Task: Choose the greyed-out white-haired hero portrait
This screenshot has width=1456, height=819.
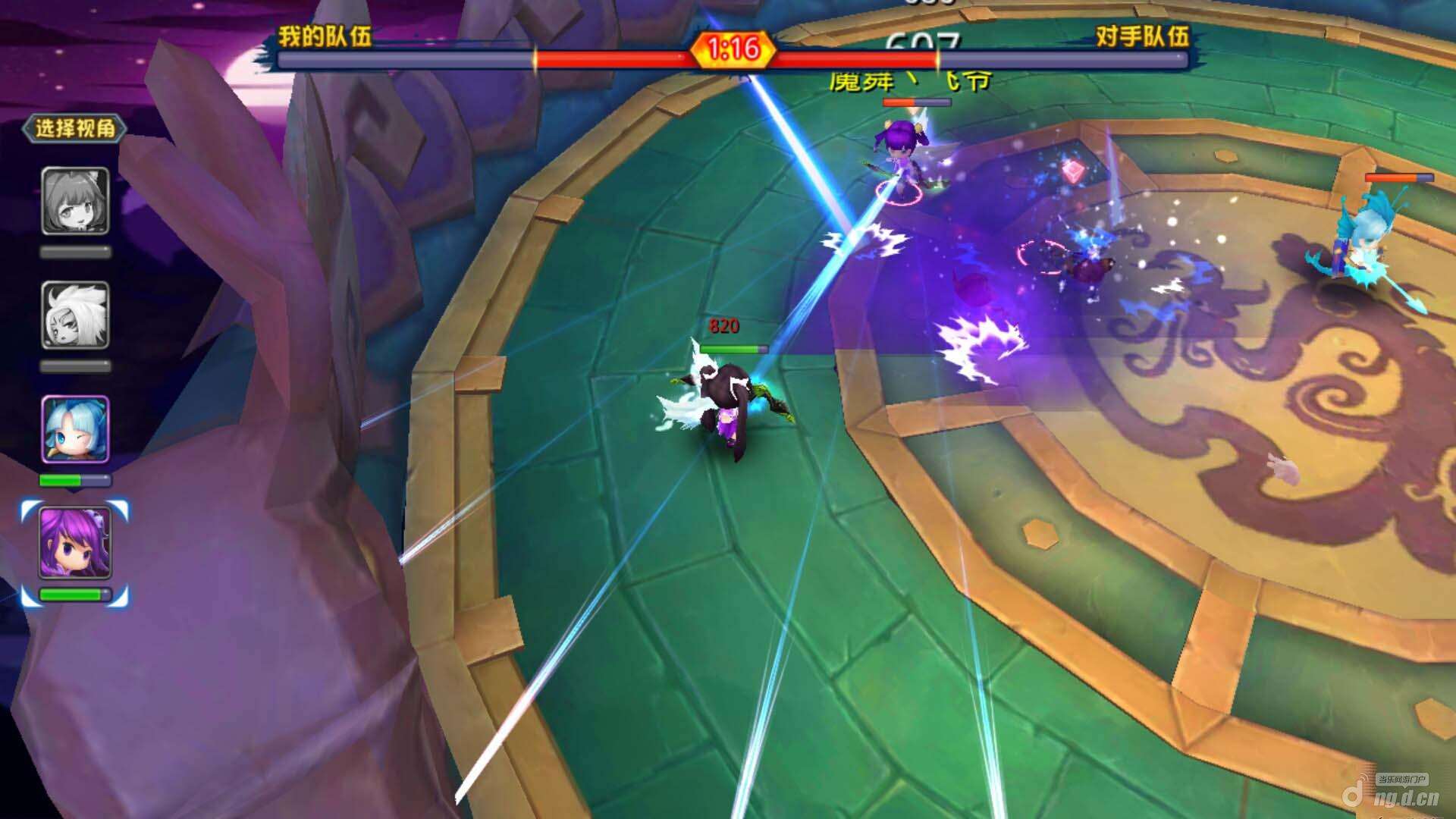Action: [75, 315]
